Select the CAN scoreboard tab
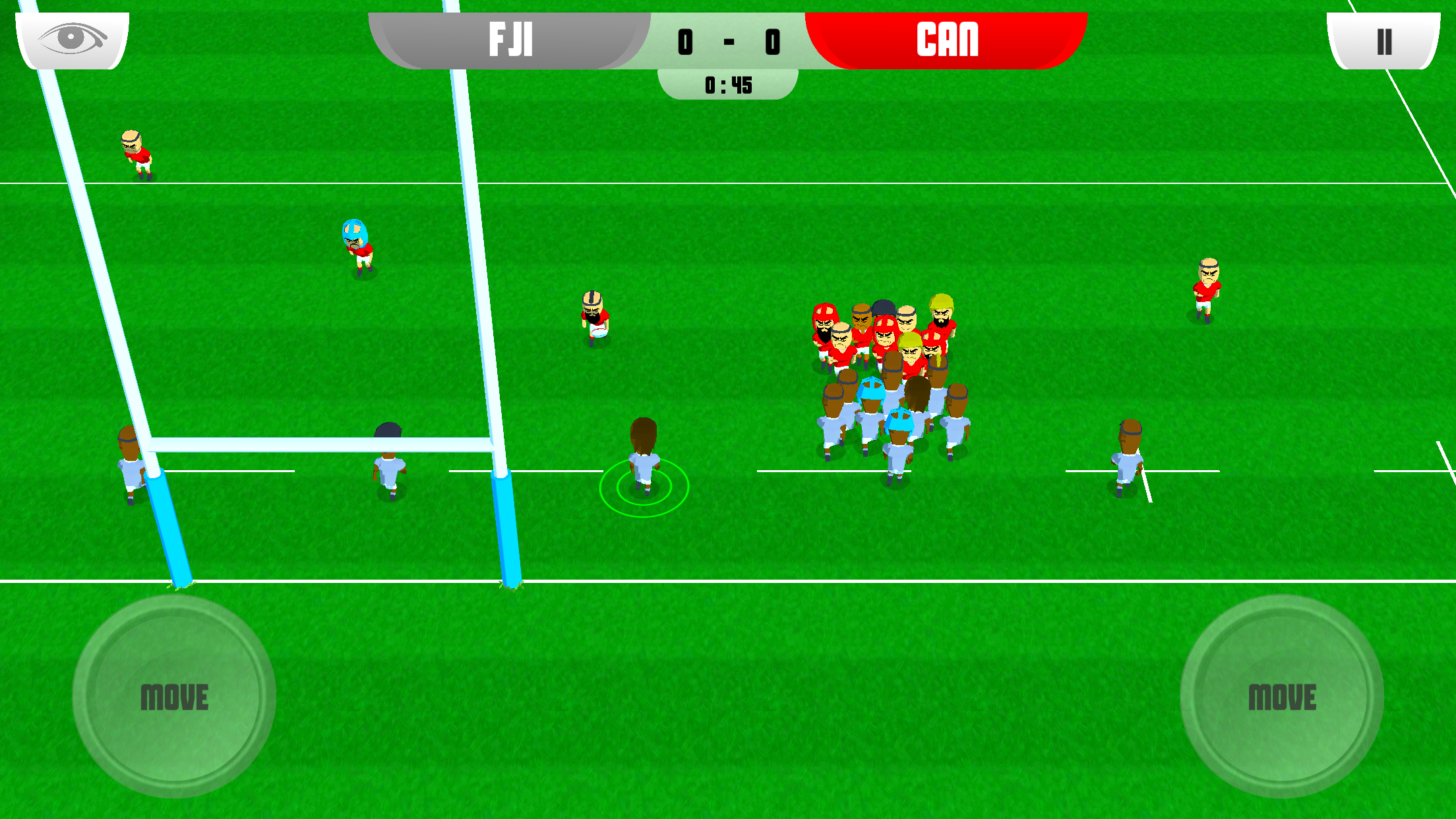The width and height of the screenshot is (1456, 819). tap(946, 42)
